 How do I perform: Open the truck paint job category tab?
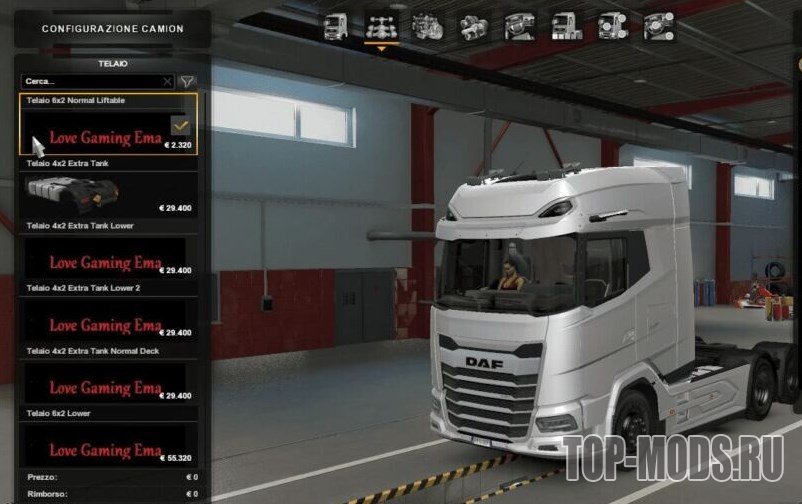[563, 28]
